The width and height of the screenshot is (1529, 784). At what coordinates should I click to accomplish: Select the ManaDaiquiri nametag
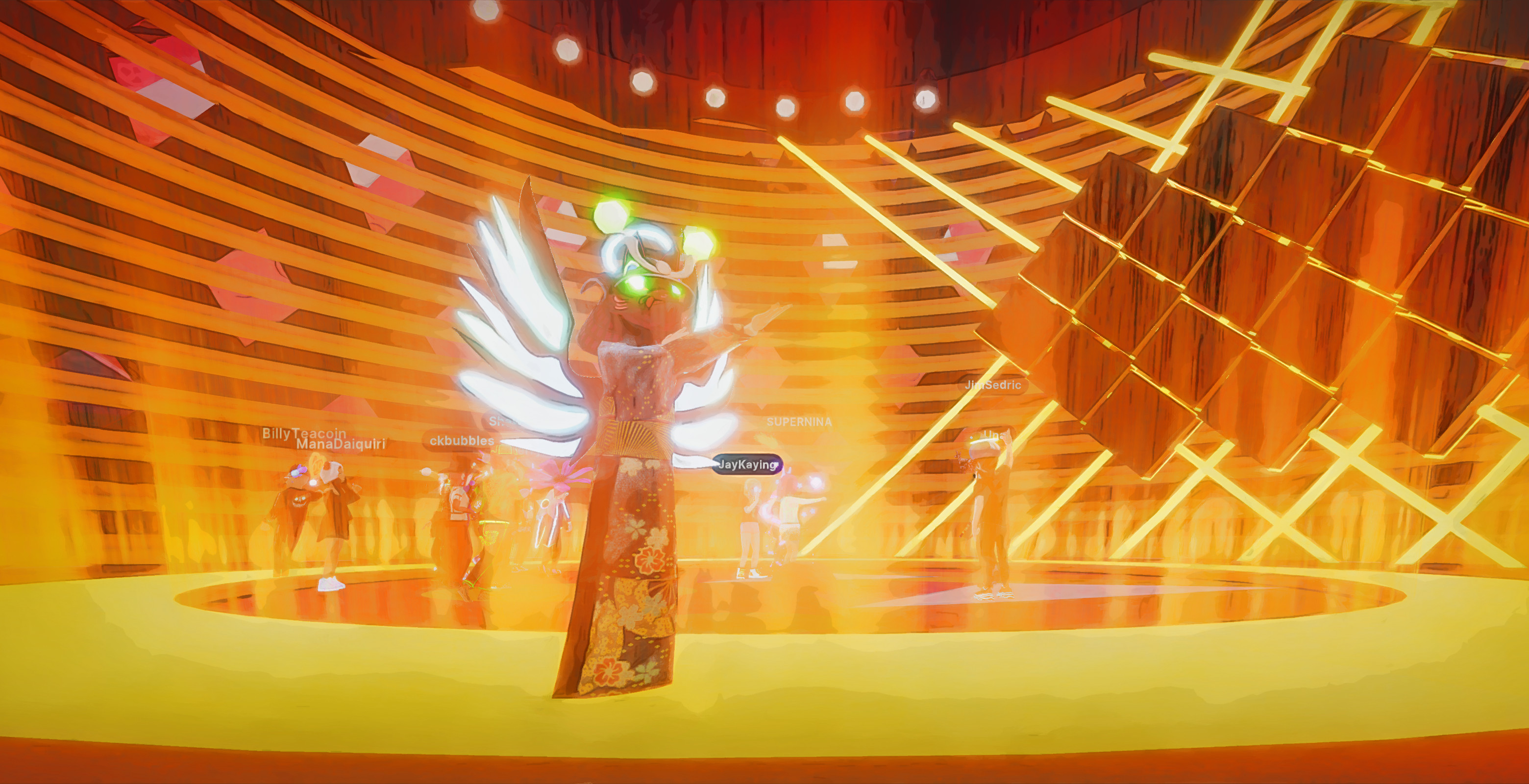click(341, 444)
